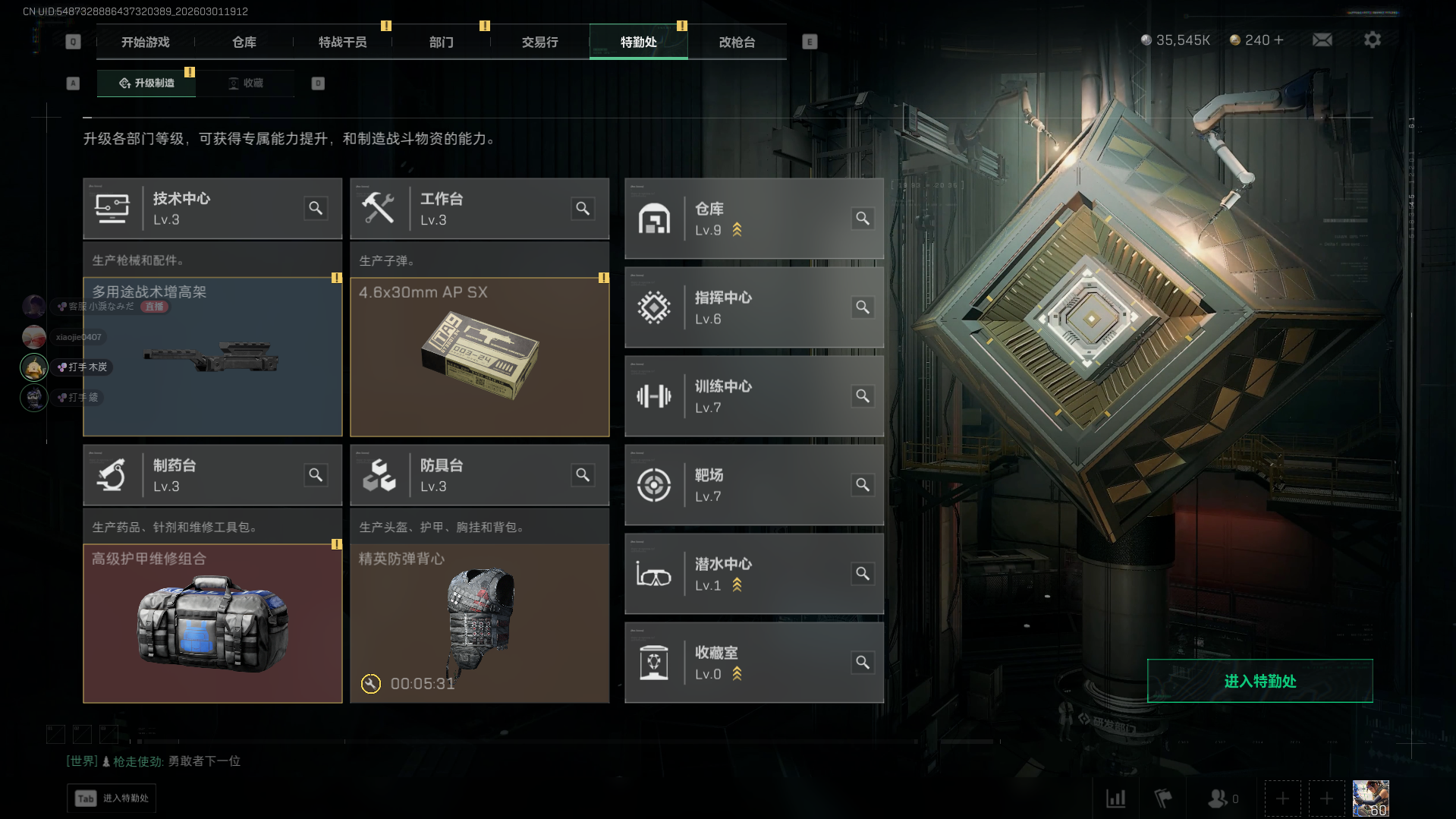Select the 高级护甲维修组合 crafting slot
This screenshot has height=819, width=1456.
(x=212, y=623)
